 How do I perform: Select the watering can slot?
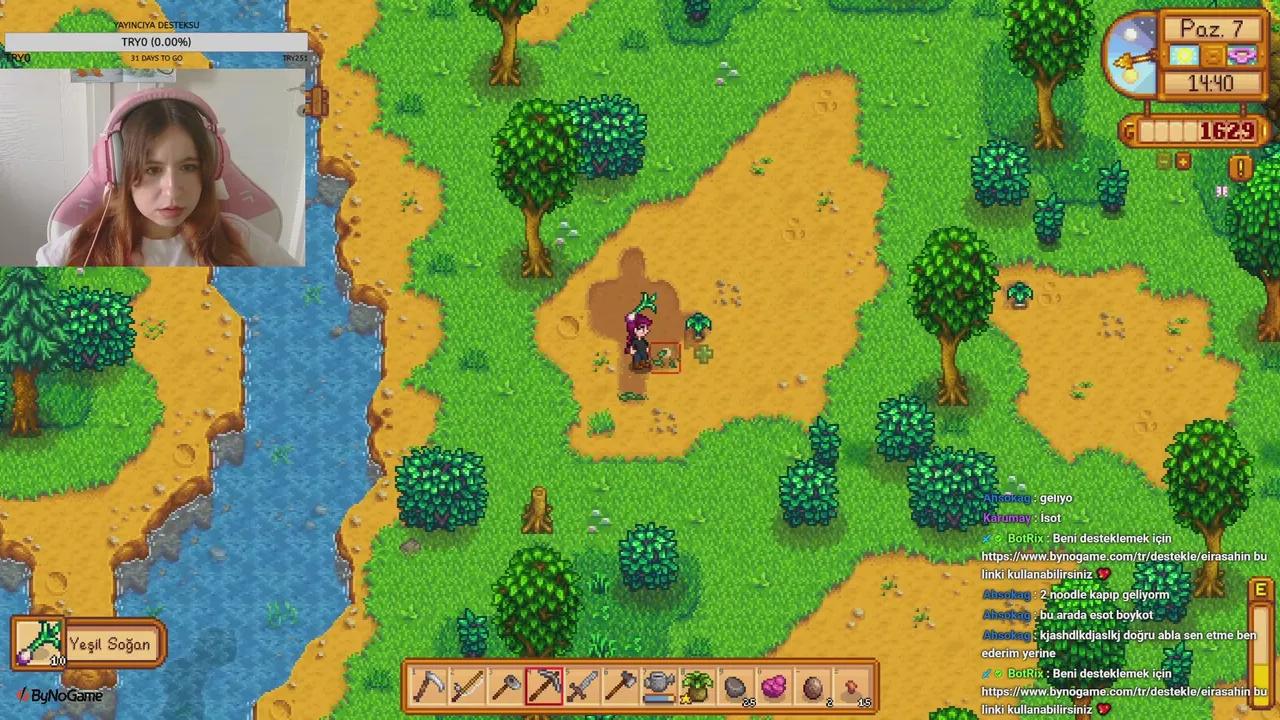(658, 687)
